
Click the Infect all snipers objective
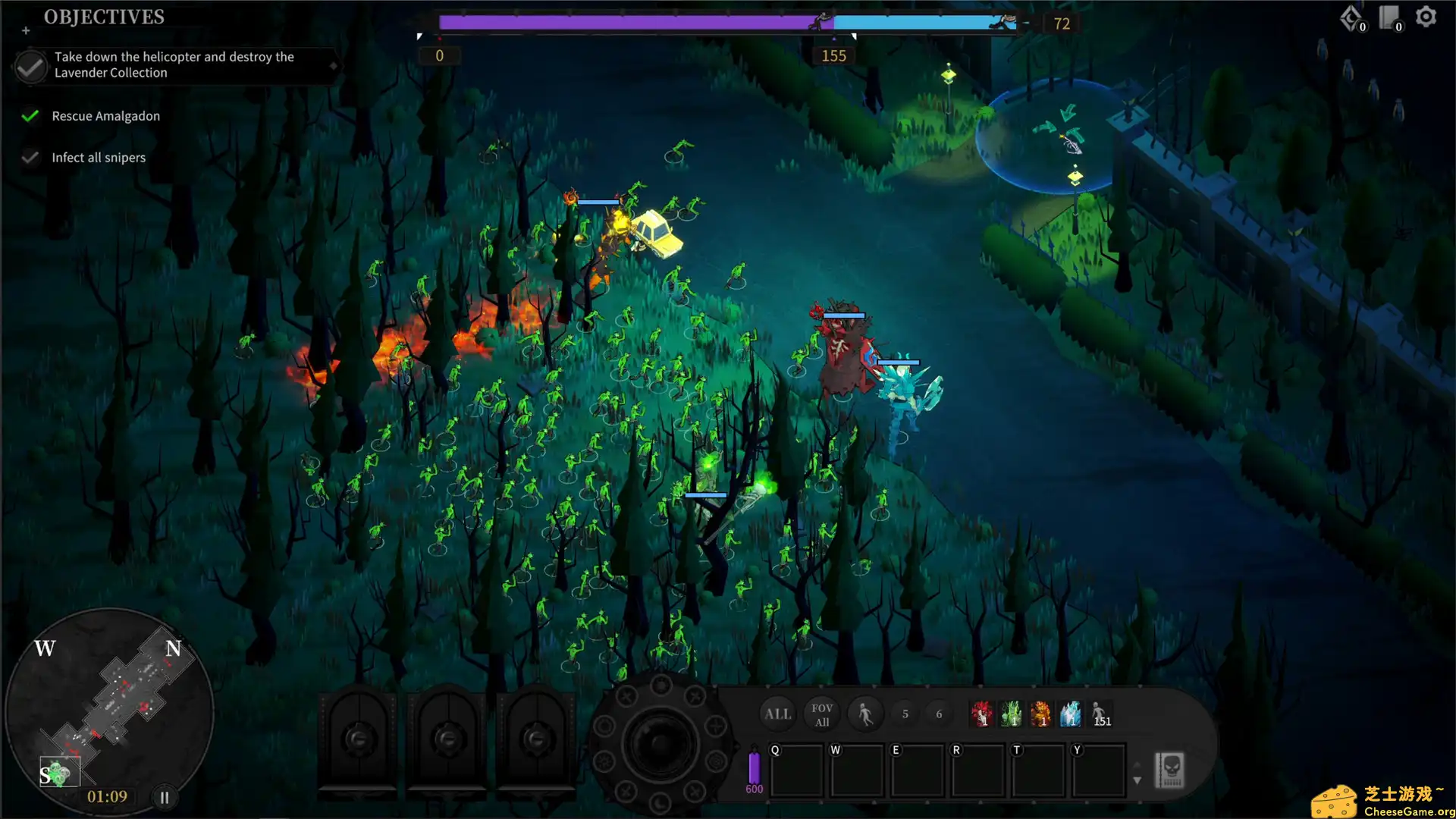[x=99, y=158]
